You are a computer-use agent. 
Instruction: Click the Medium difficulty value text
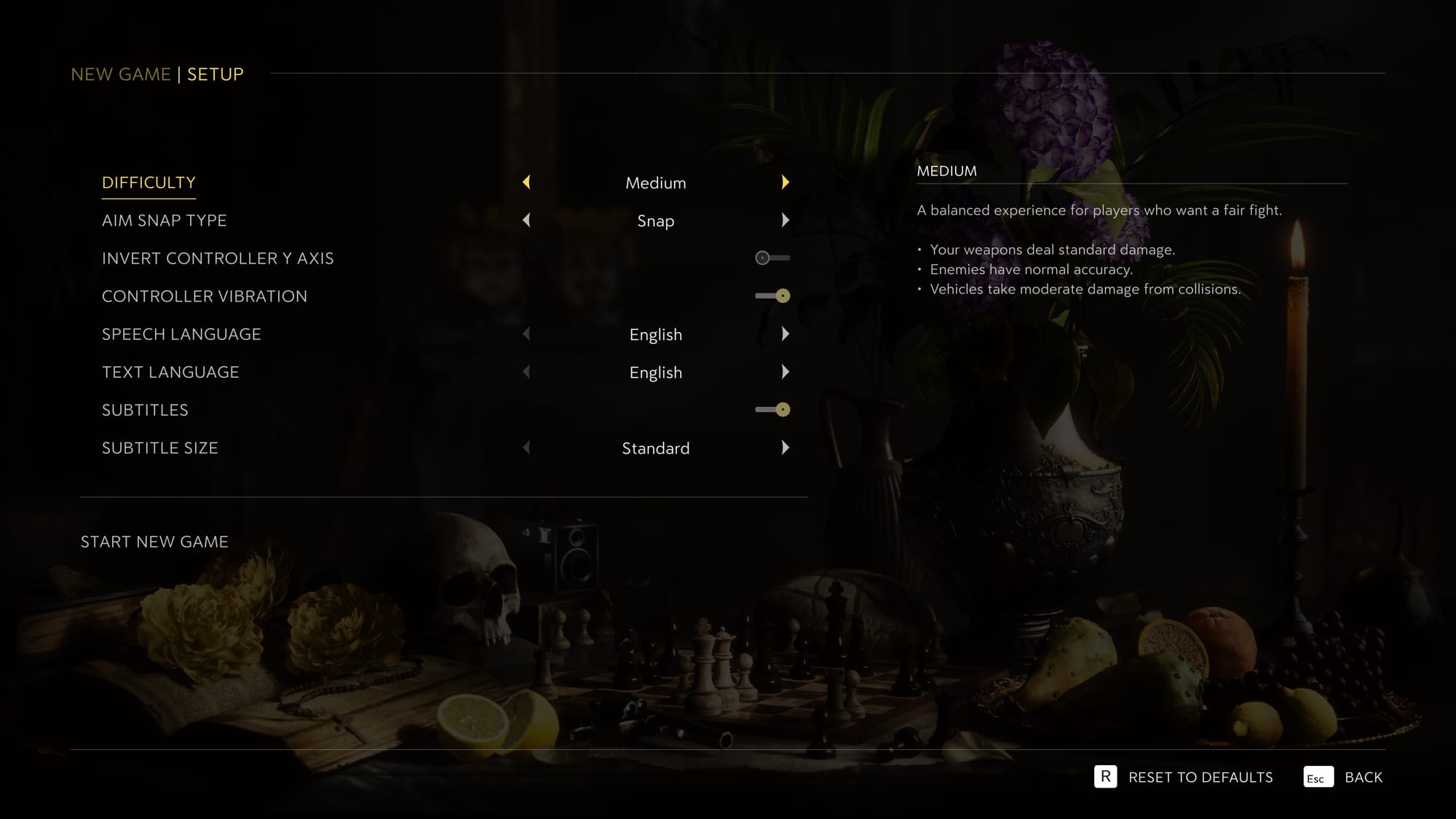click(655, 183)
